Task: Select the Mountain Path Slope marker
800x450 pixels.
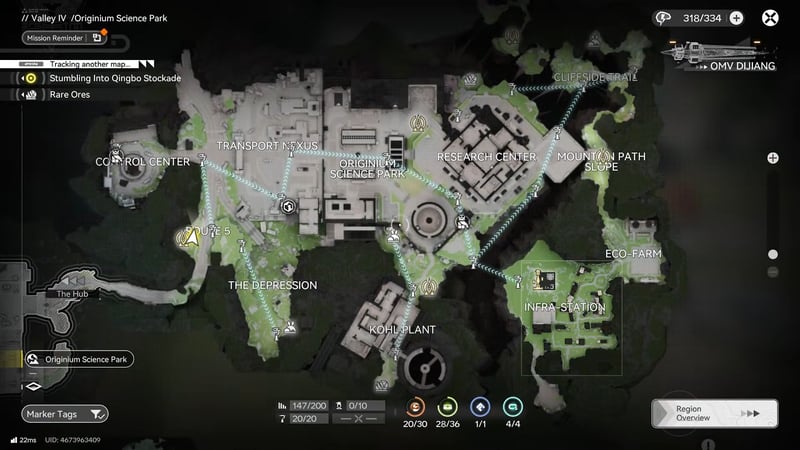Action: 603,155
